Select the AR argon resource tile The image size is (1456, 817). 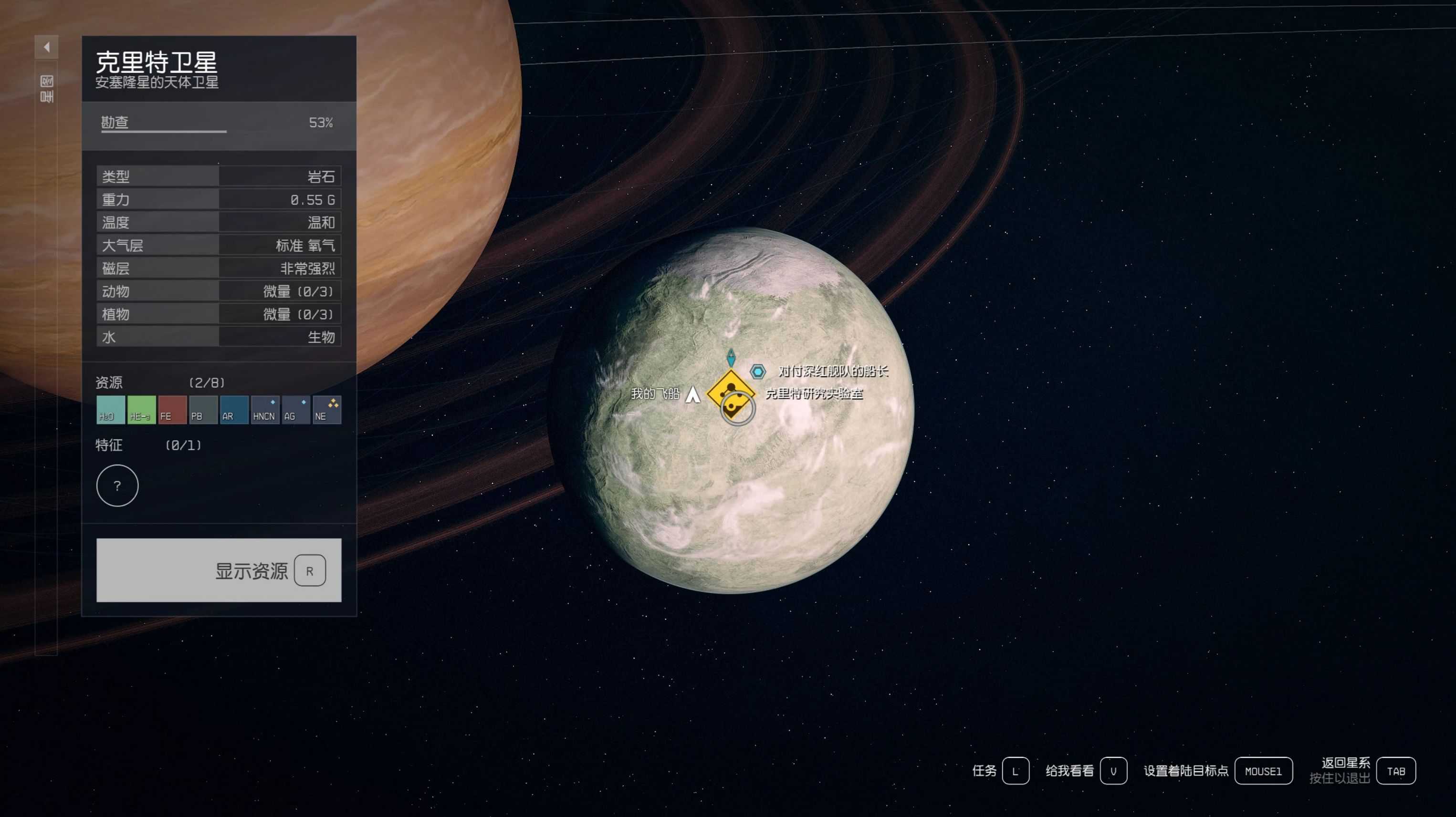click(x=234, y=410)
